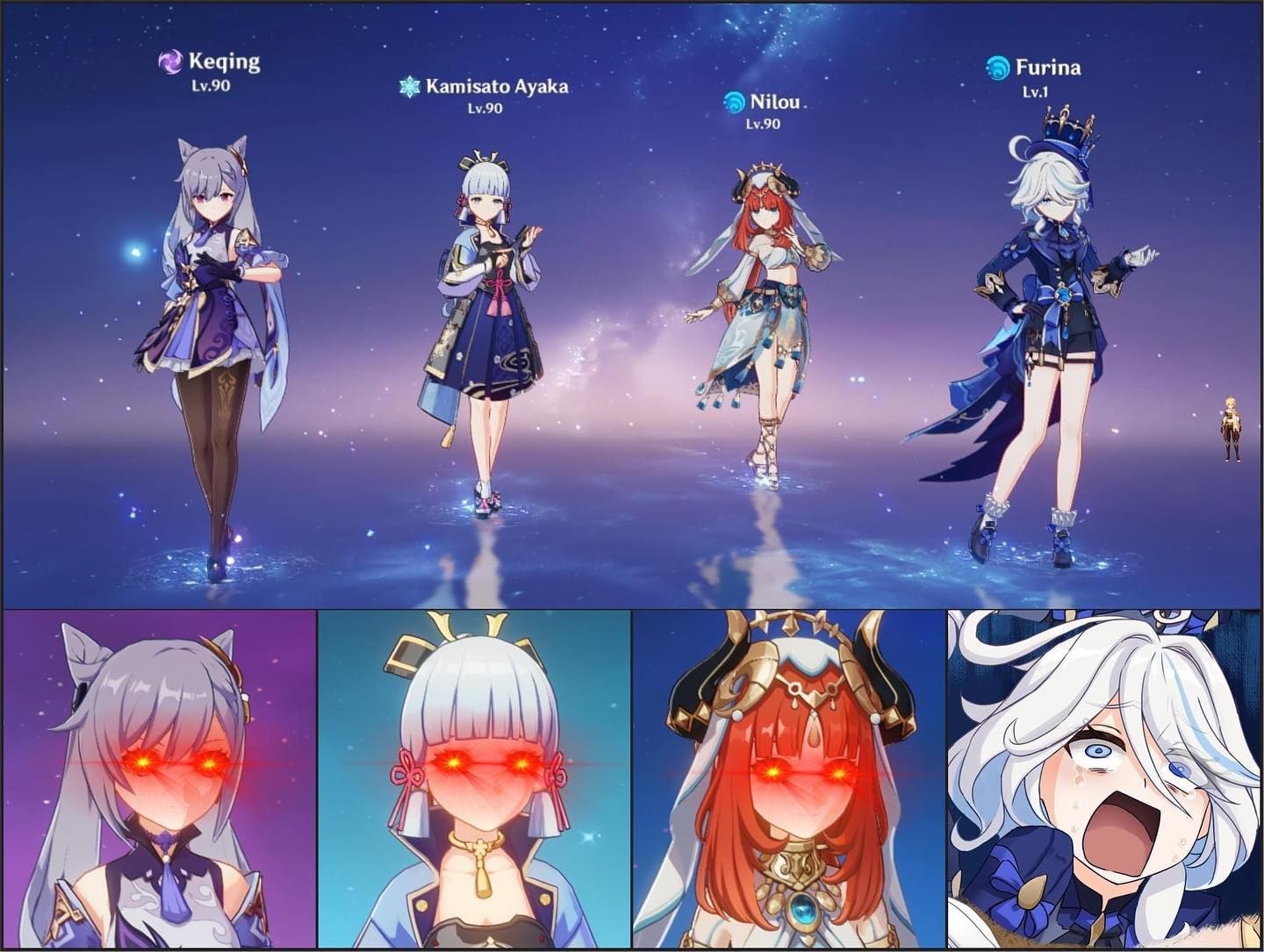The width and height of the screenshot is (1264, 952).
Task: Open details under Nilou's Lv.90 text
Action: point(762,123)
